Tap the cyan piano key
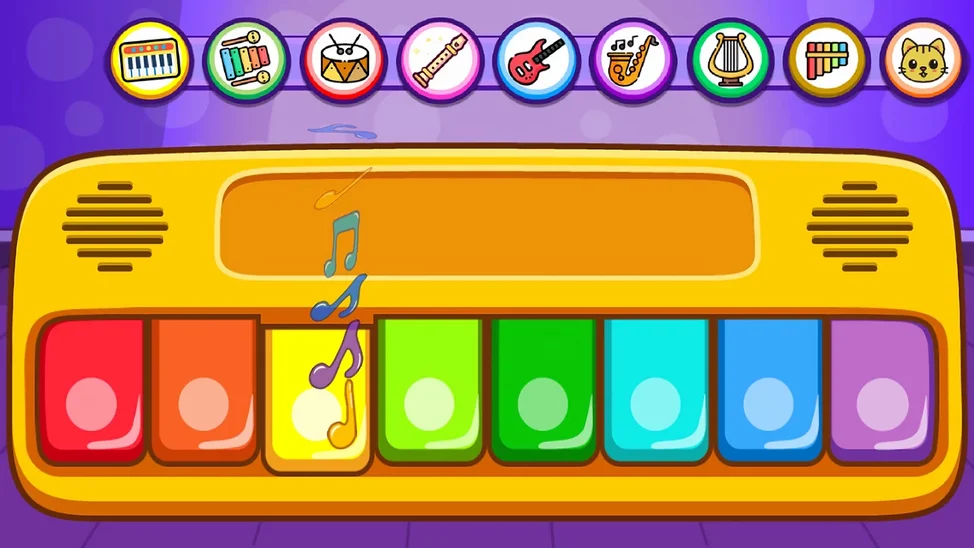Screen dimensions: 974x548 pyautogui.click(x=656, y=392)
